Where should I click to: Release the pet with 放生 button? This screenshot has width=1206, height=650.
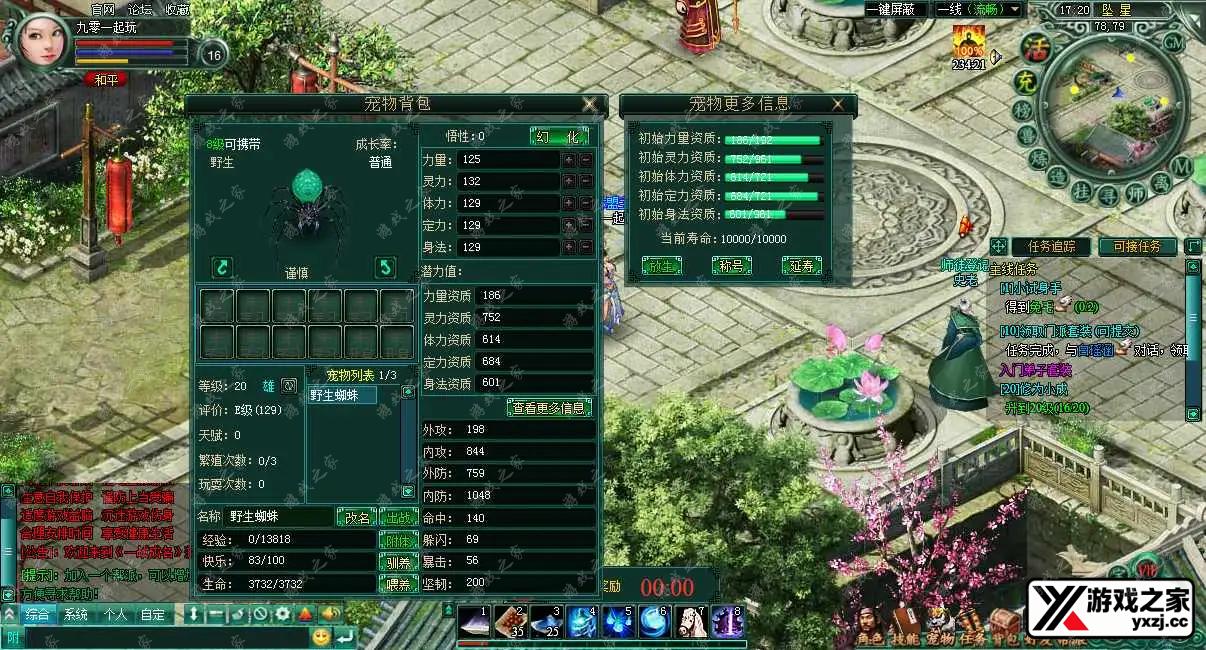pos(661,266)
